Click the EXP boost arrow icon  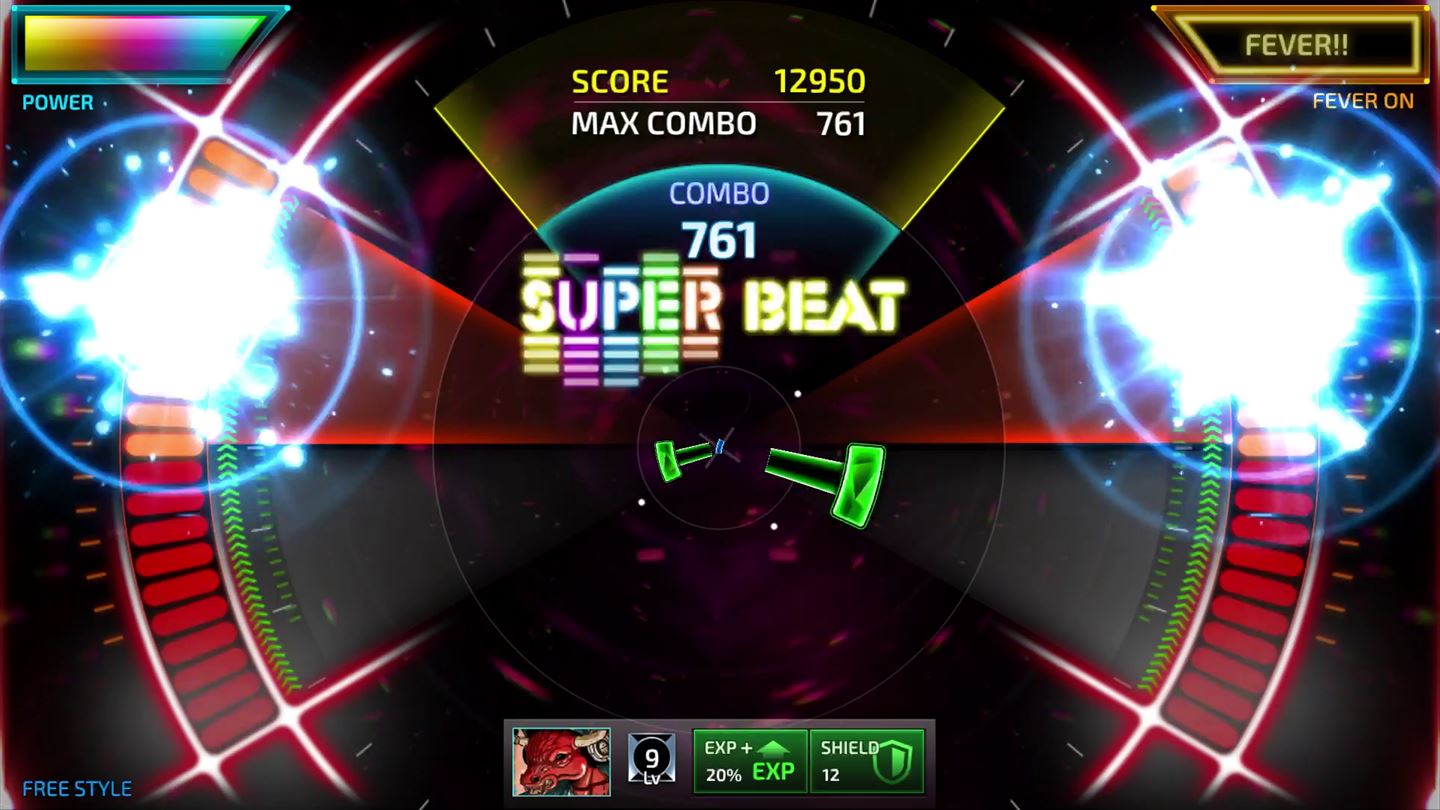[x=775, y=750]
